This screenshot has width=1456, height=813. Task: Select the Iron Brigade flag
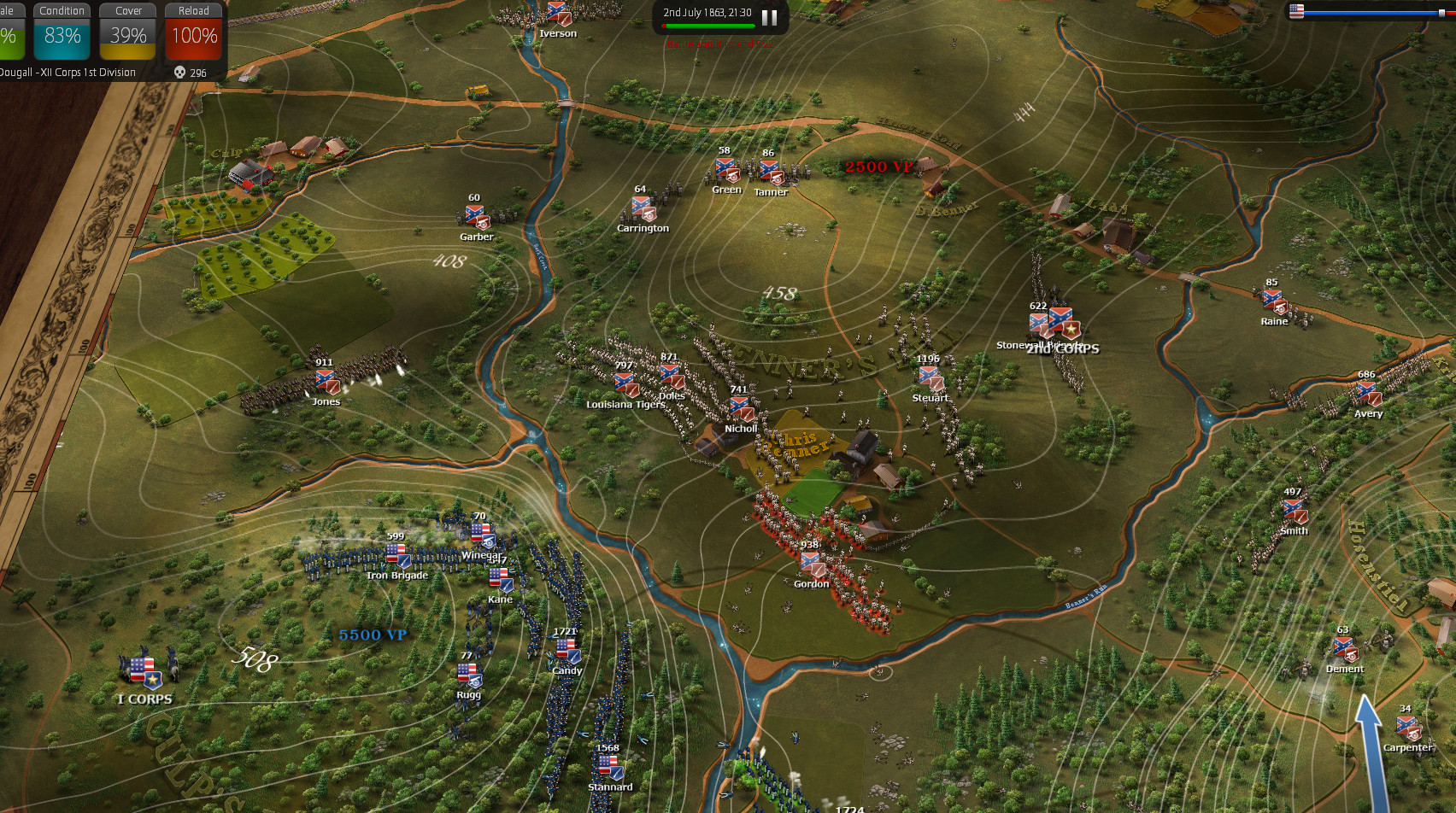click(x=397, y=556)
